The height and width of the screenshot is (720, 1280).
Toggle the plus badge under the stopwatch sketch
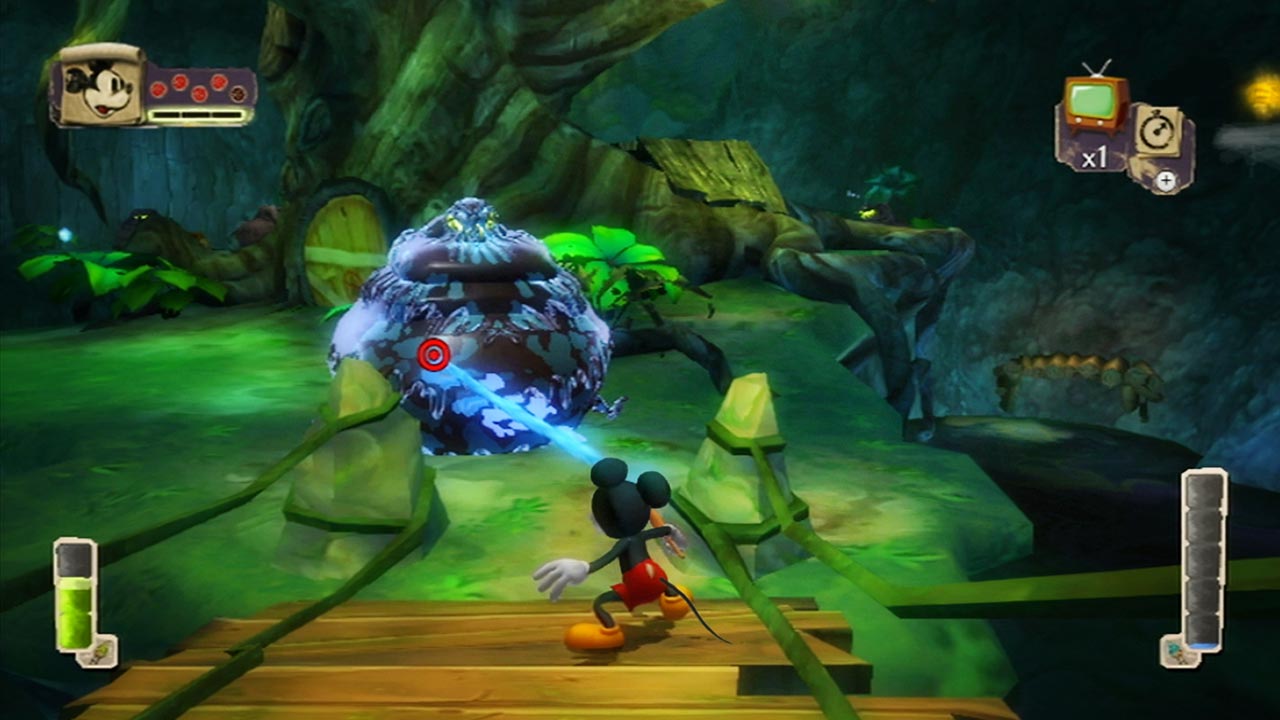point(1166,179)
